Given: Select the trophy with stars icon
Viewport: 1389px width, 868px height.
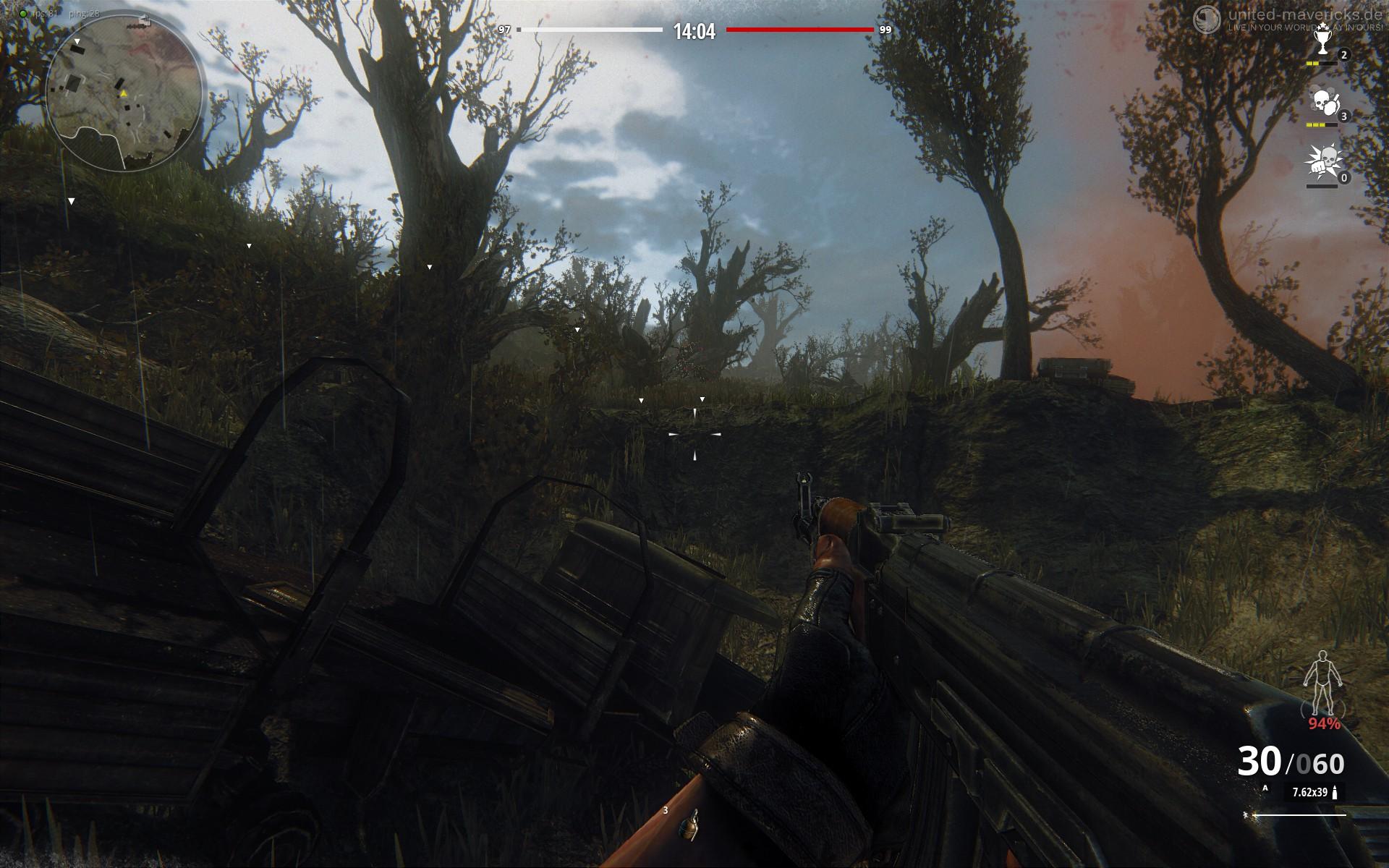Looking at the screenshot, I should pyautogui.click(x=1322, y=44).
